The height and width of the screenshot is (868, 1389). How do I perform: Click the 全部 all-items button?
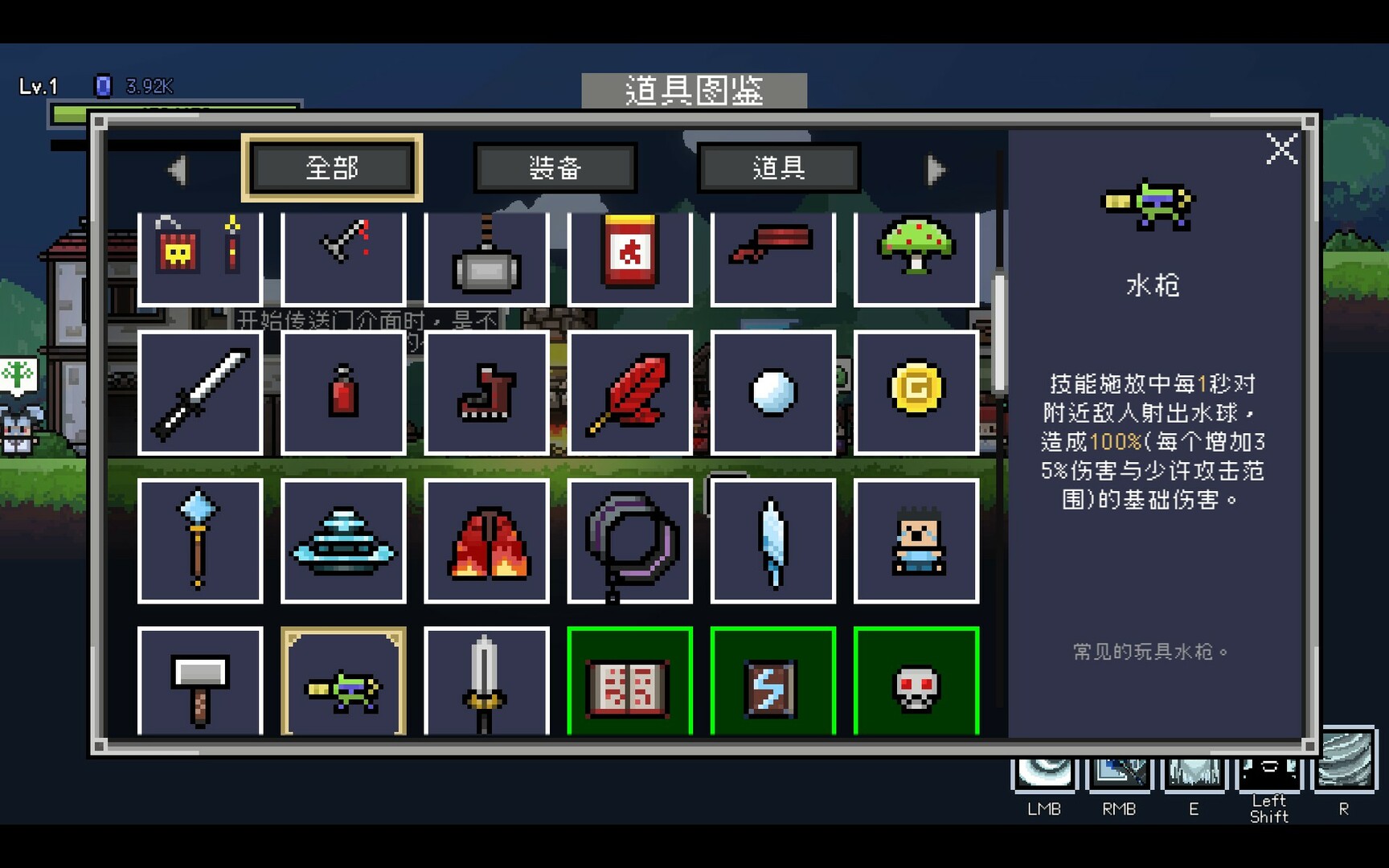coord(332,168)
